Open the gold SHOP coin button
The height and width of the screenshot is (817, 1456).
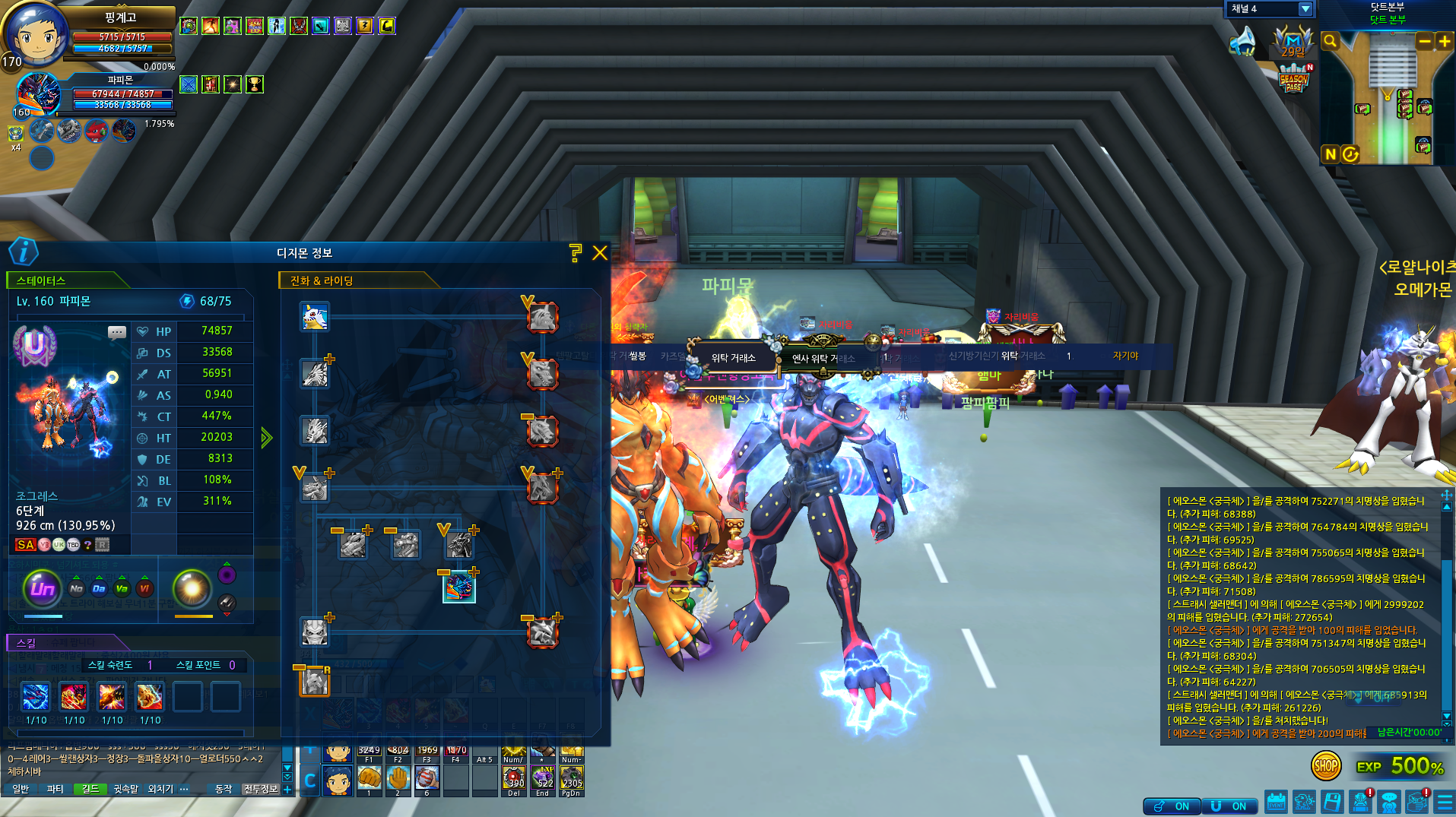tap(1325, 766)
